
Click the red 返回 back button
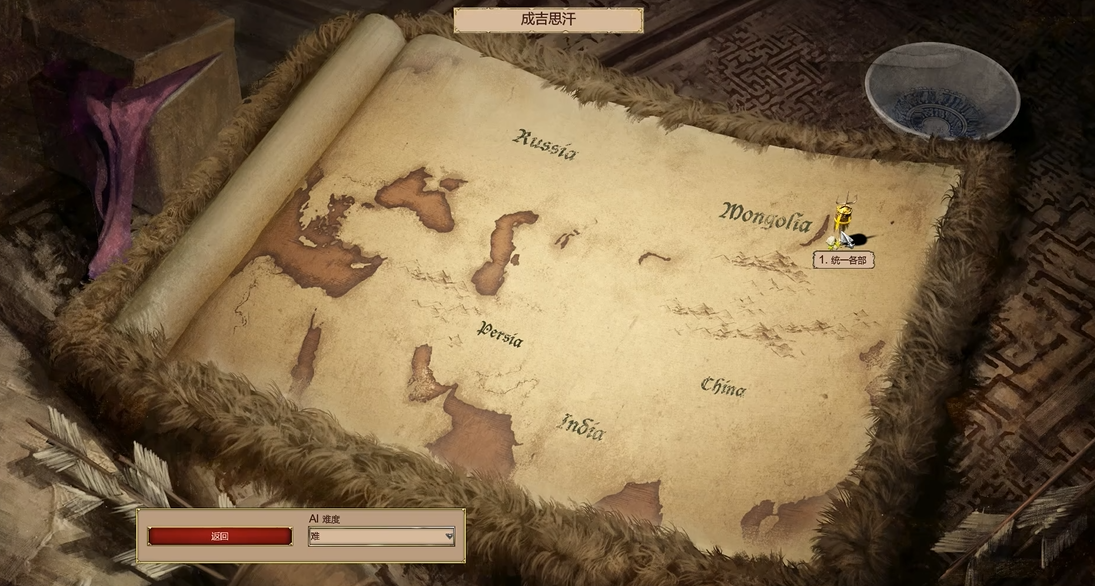tap(220, 536)
